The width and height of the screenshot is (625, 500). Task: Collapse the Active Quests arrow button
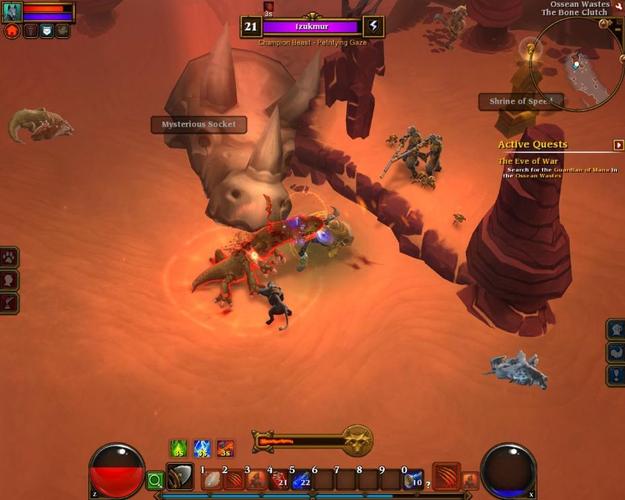coord(618,145)
